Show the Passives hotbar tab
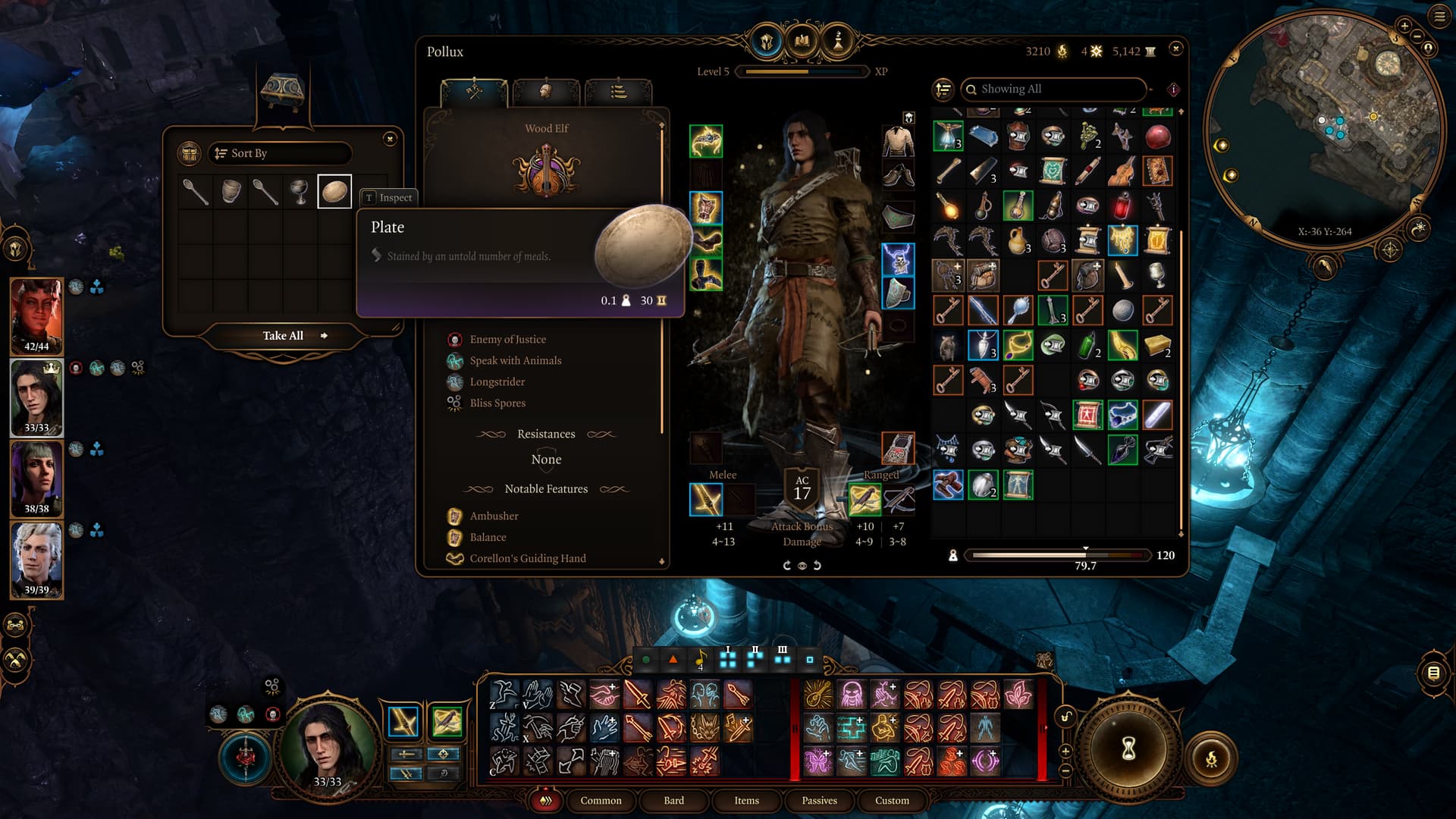 click(x=819, y=801)
